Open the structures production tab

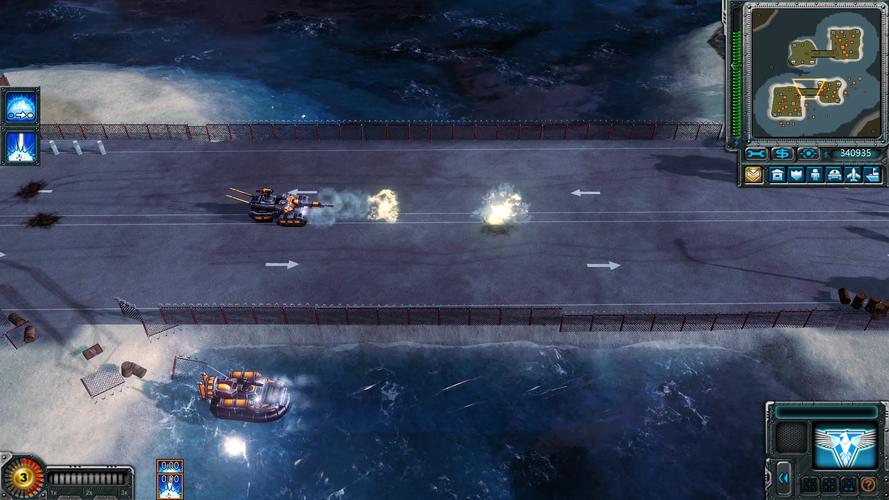pos(778,175)
